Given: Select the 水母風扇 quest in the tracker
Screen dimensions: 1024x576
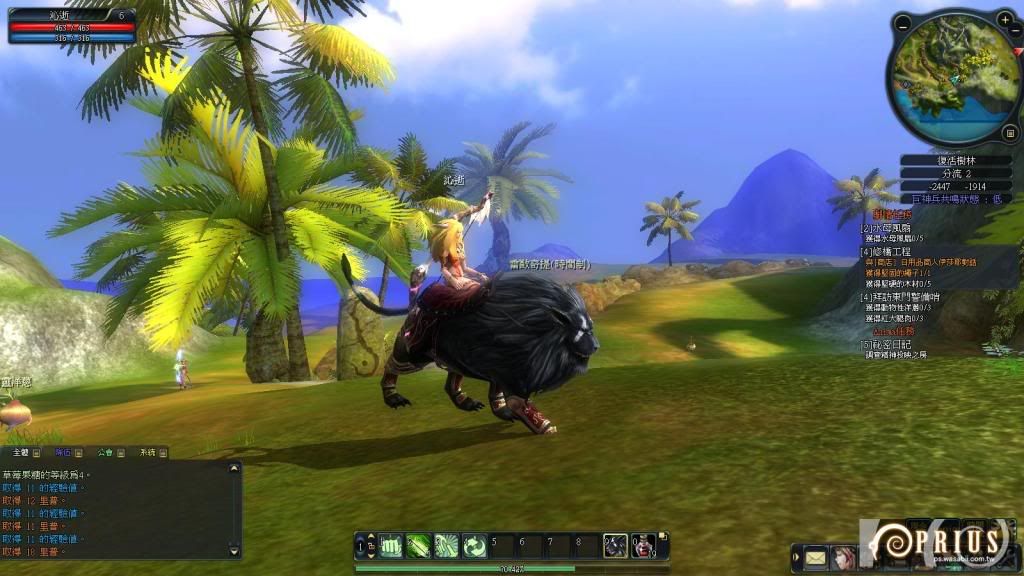Looking at the screenshot, I should [886, 228].
